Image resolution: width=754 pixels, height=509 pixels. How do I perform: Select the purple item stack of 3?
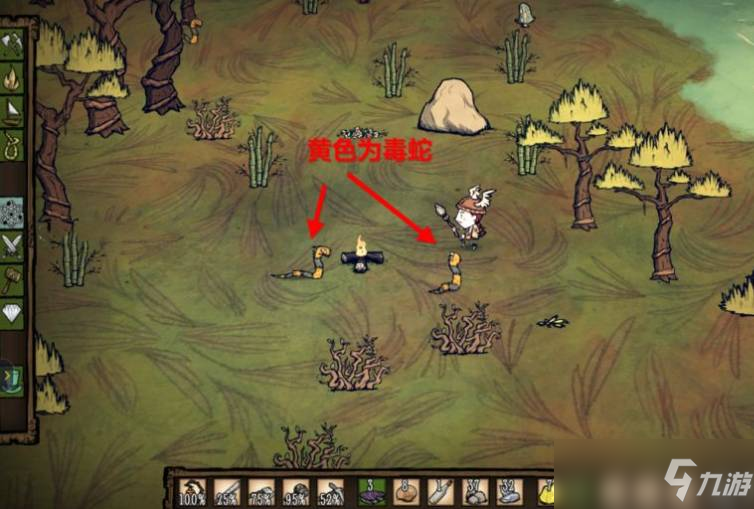(369, 491)
